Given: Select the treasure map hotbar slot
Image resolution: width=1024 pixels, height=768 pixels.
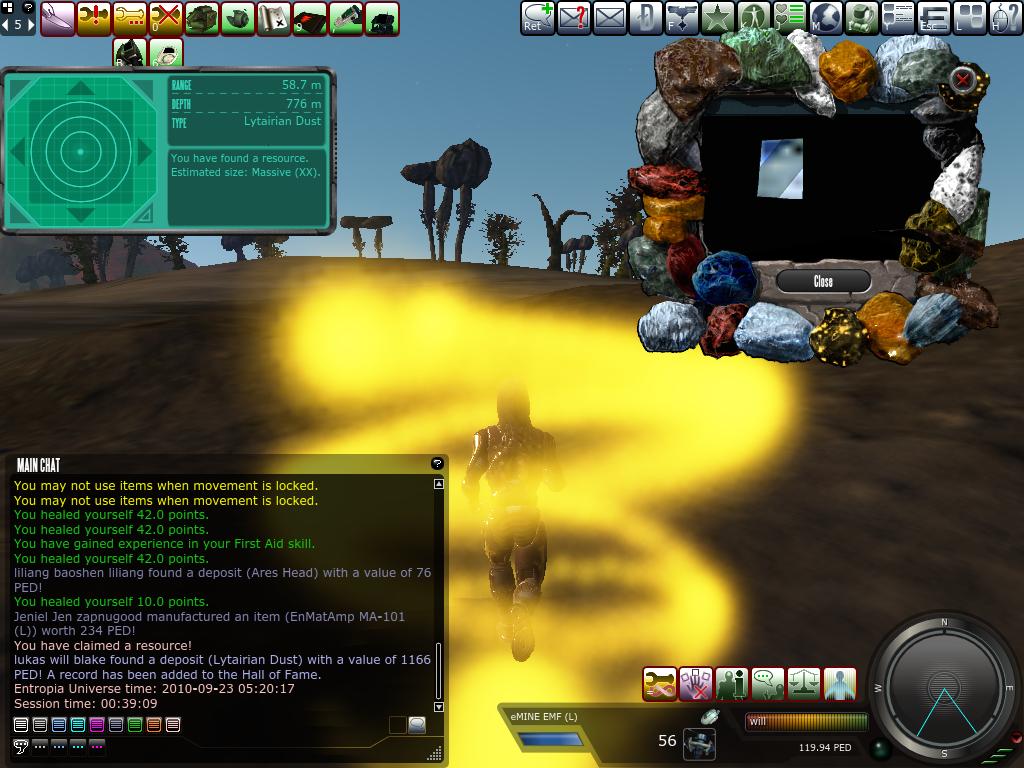Looking at the screenshot, I should click(274, 18).
